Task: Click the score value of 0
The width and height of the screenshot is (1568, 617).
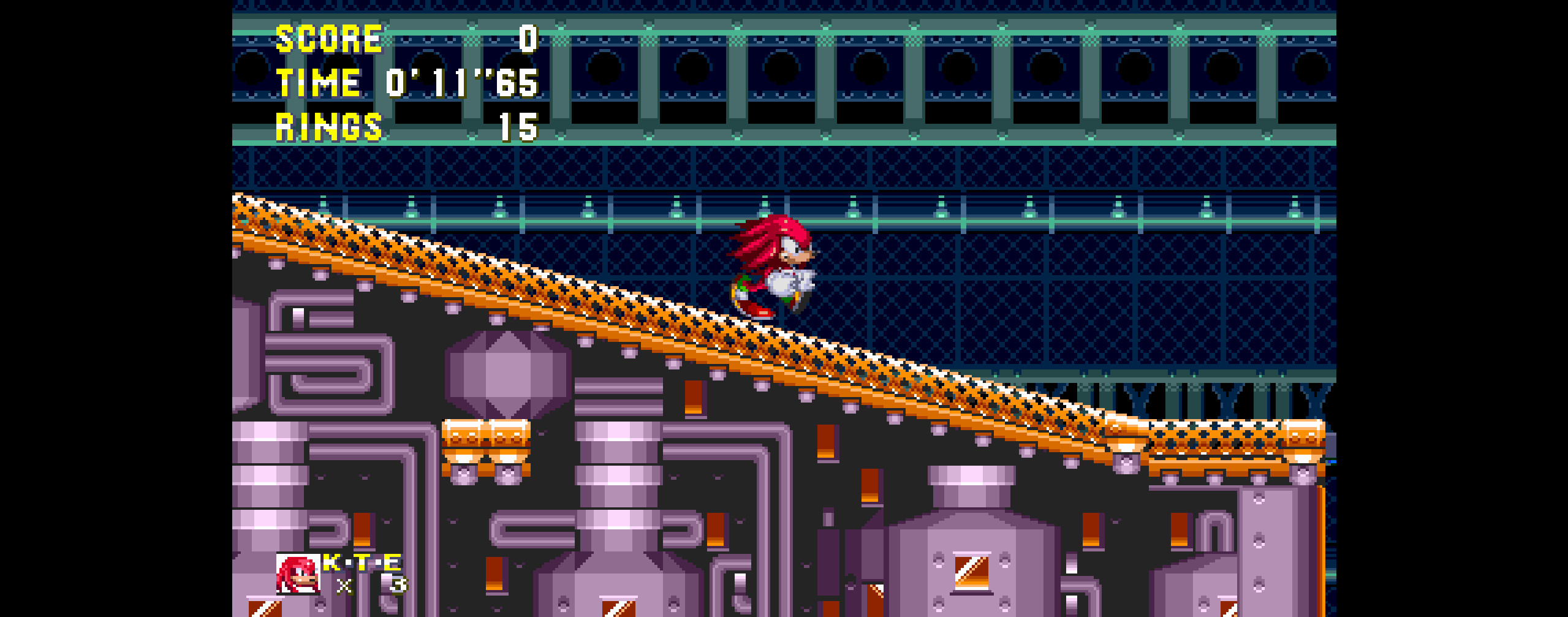Action: (x=528, y=38)
